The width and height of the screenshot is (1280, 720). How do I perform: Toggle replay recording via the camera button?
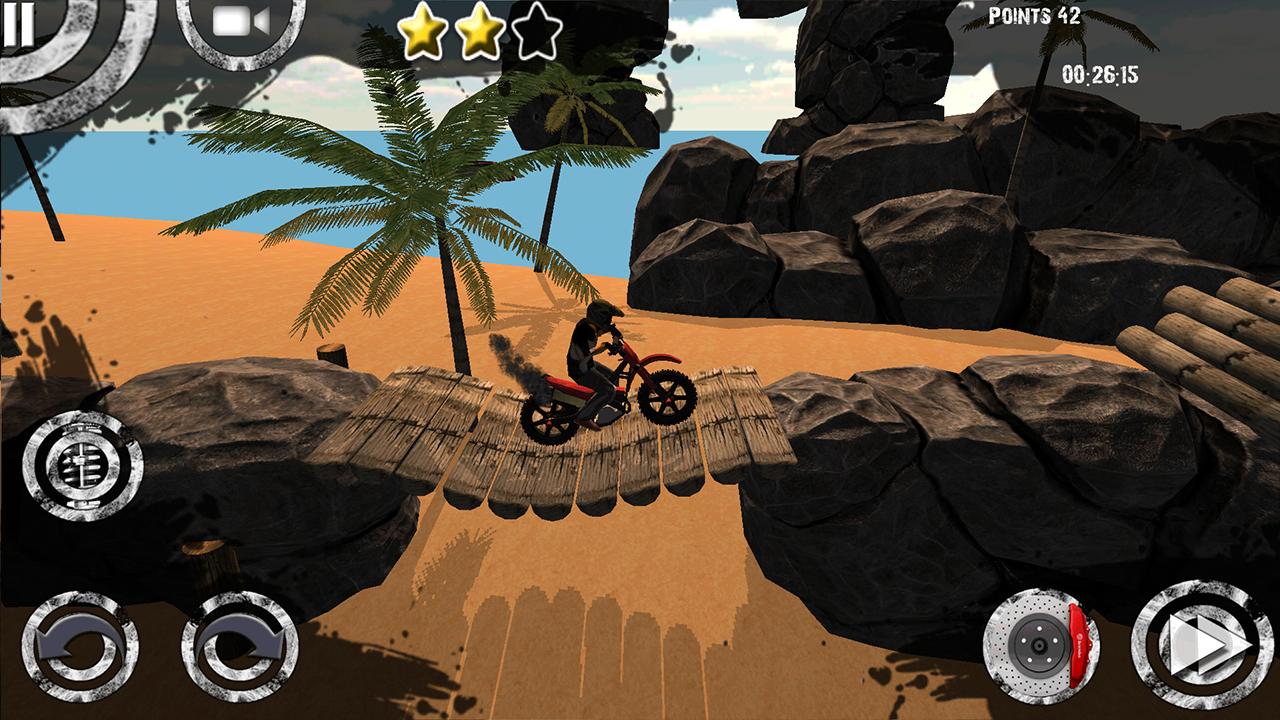click(235, 25)
